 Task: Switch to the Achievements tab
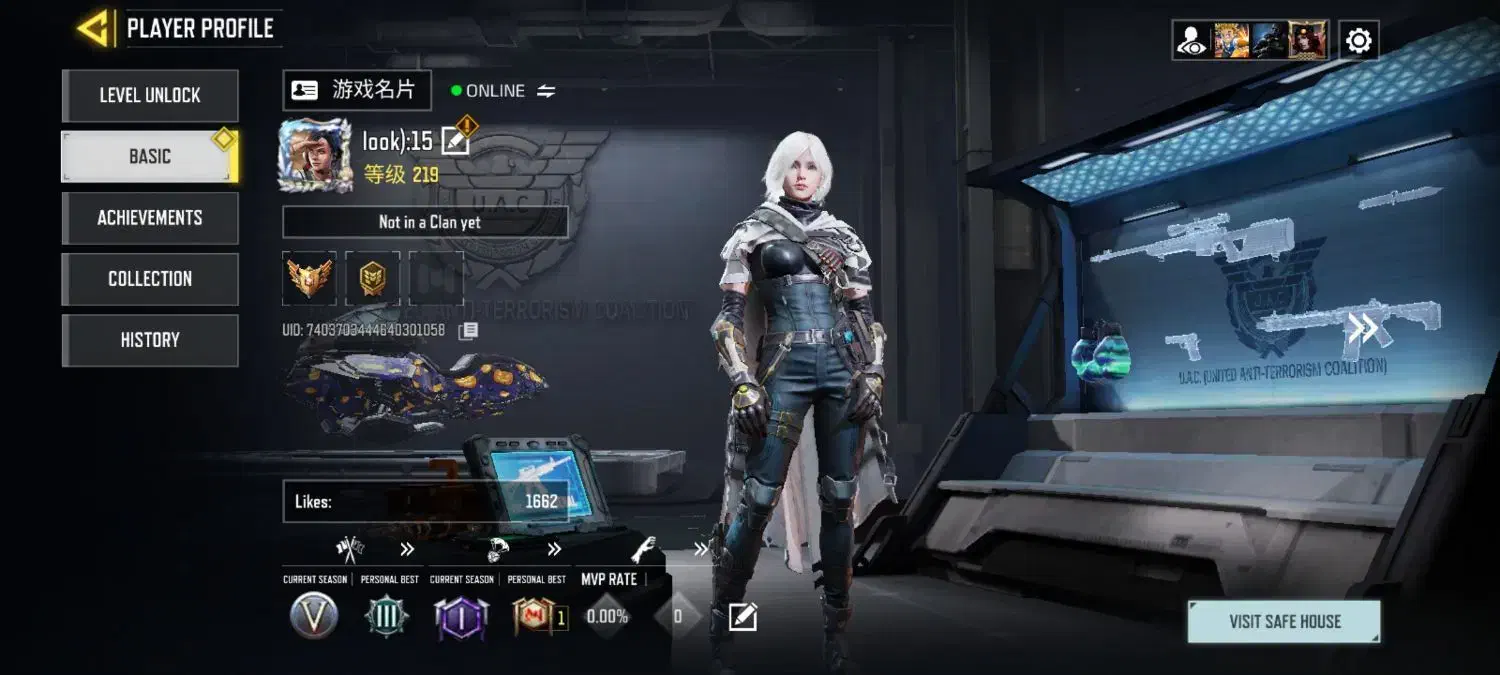[150, 218]
